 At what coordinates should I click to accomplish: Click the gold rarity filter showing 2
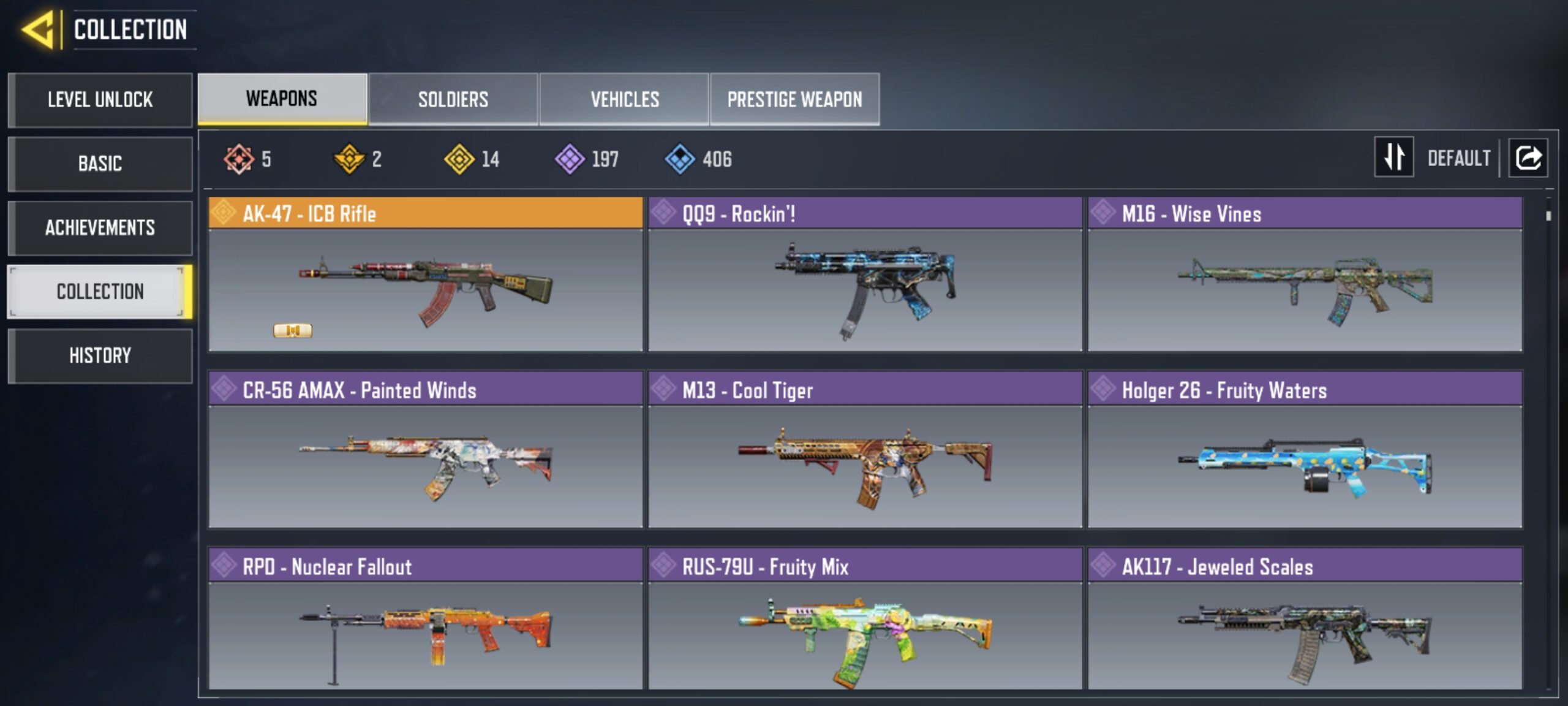click(x=347, y=159)
